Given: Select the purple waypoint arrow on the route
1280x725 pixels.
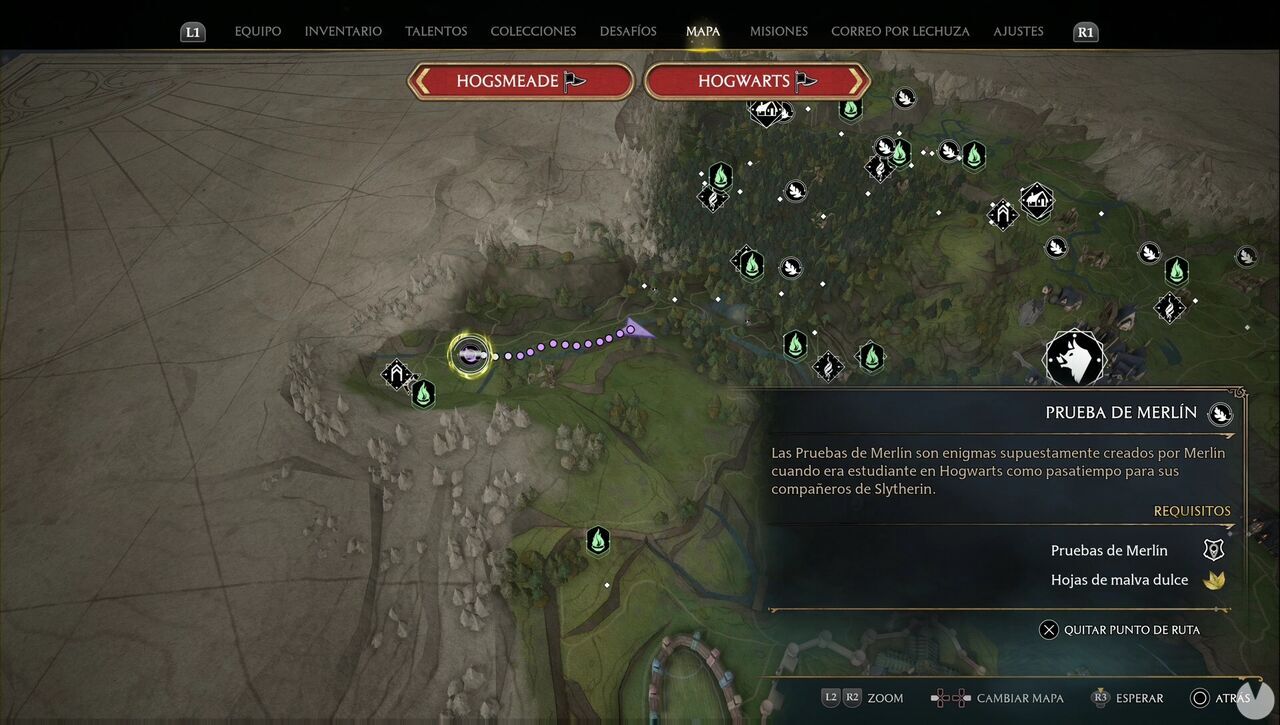Looking at the screenshot, I should pyautogui.click(x=638, y=328).
